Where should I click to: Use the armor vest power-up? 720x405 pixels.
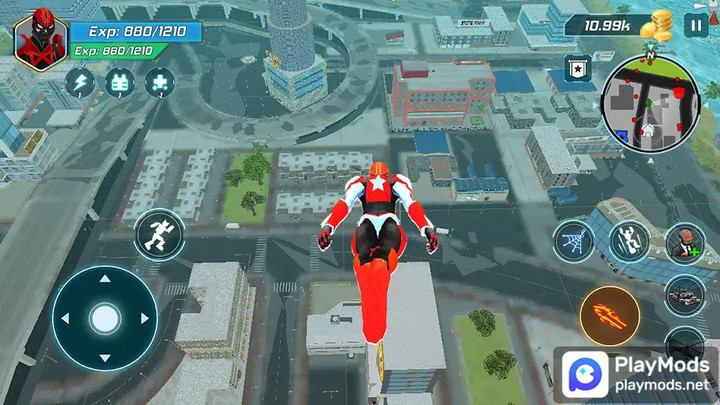[119, 82]
